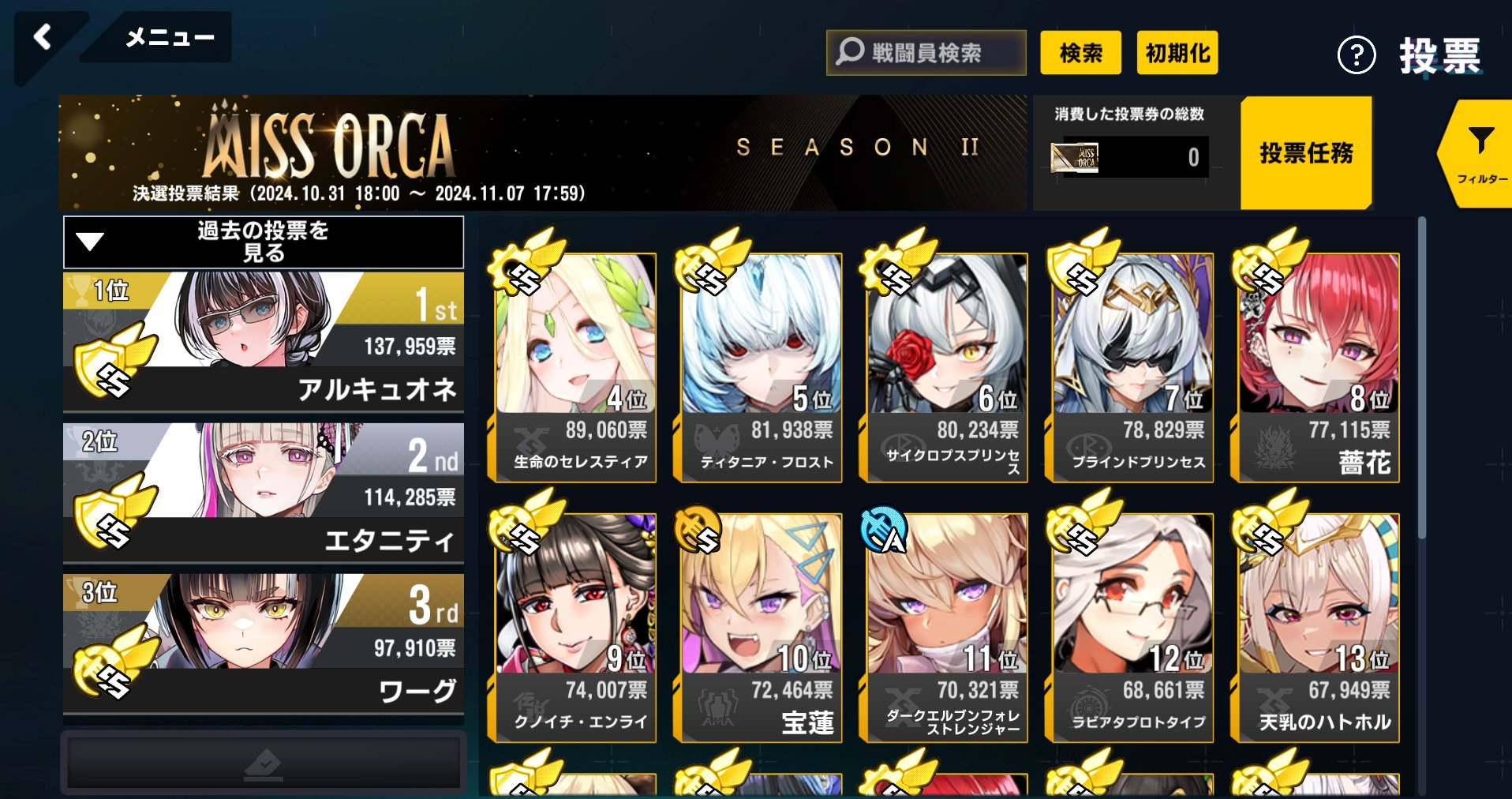The image size is (1512, 799).
Task: Select 2nd place エタニティ
Action: 263,492
